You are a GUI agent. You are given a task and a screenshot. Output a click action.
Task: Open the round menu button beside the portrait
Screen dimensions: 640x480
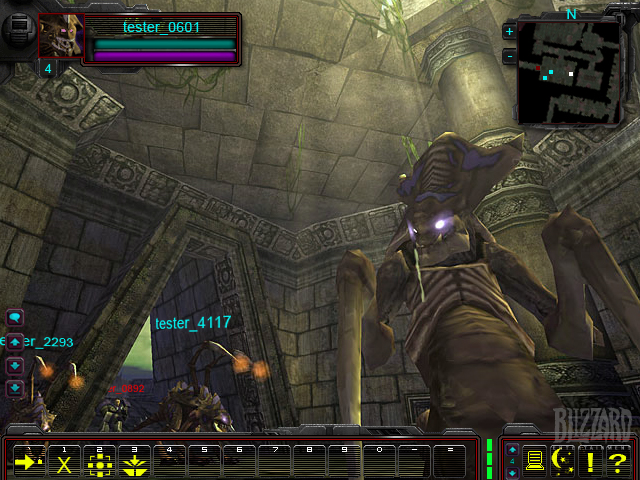17,27
